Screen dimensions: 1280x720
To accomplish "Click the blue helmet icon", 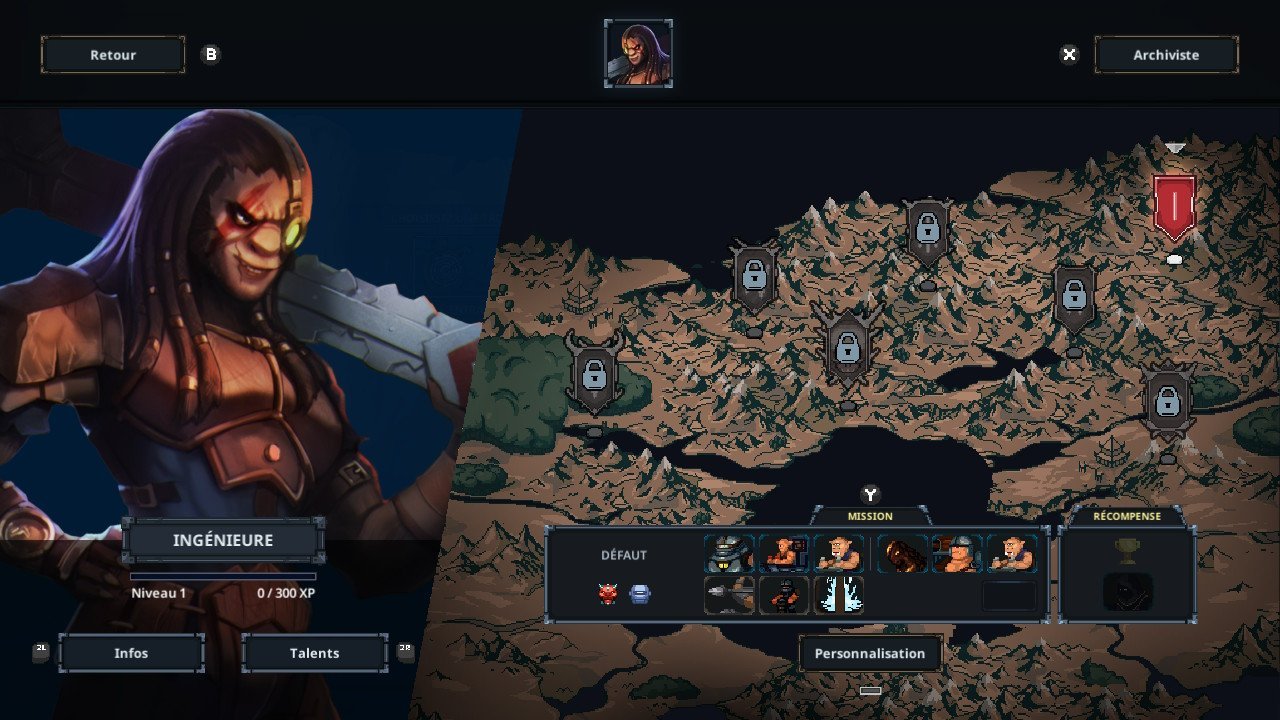I will (640, 594).
